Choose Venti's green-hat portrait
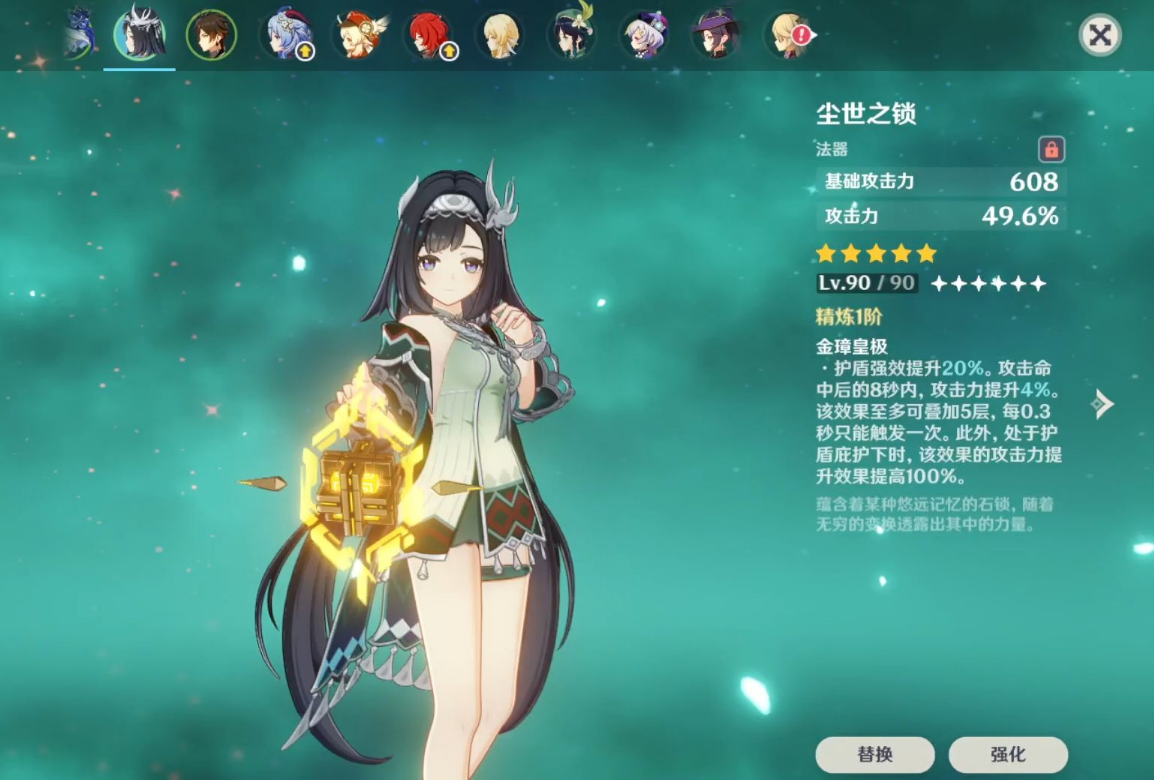 [x=572, y=35]
